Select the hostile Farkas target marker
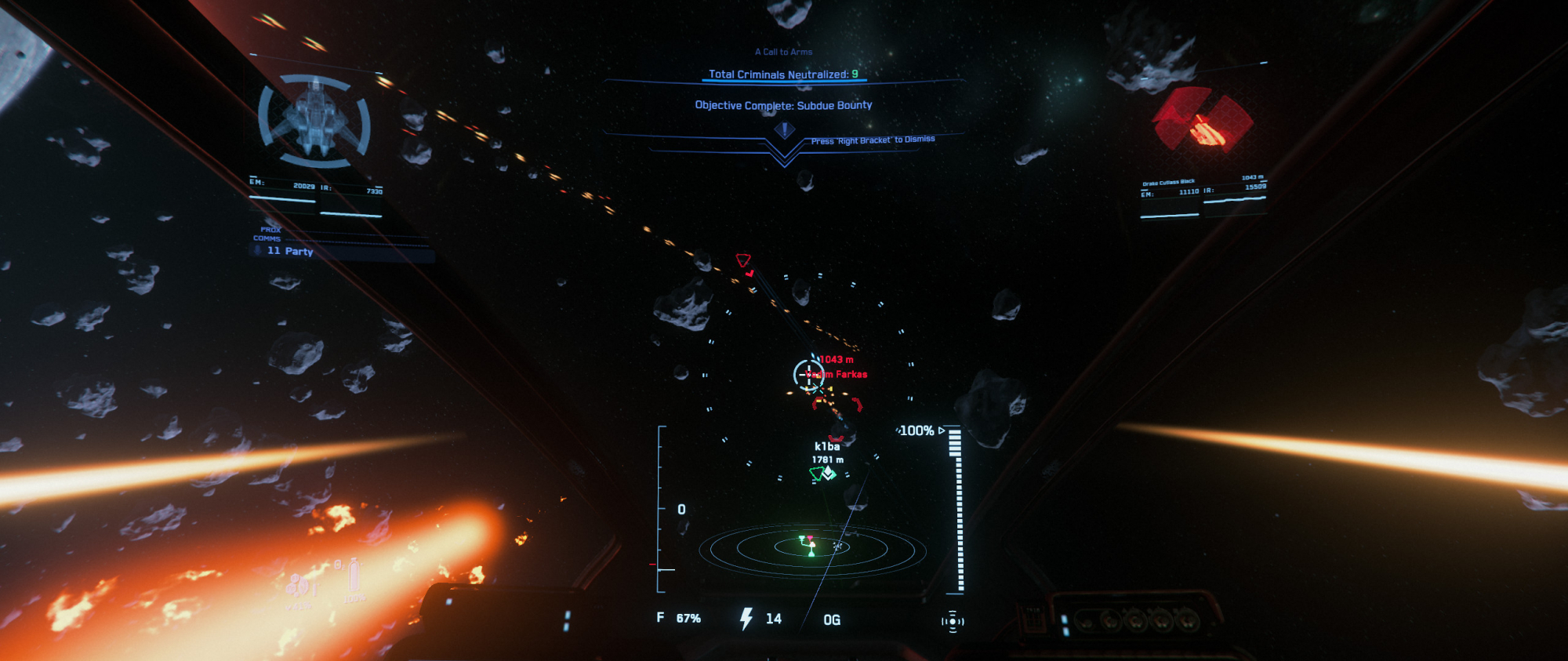The height and width of the screenshot is (661, 1568). tap(809, 374)
